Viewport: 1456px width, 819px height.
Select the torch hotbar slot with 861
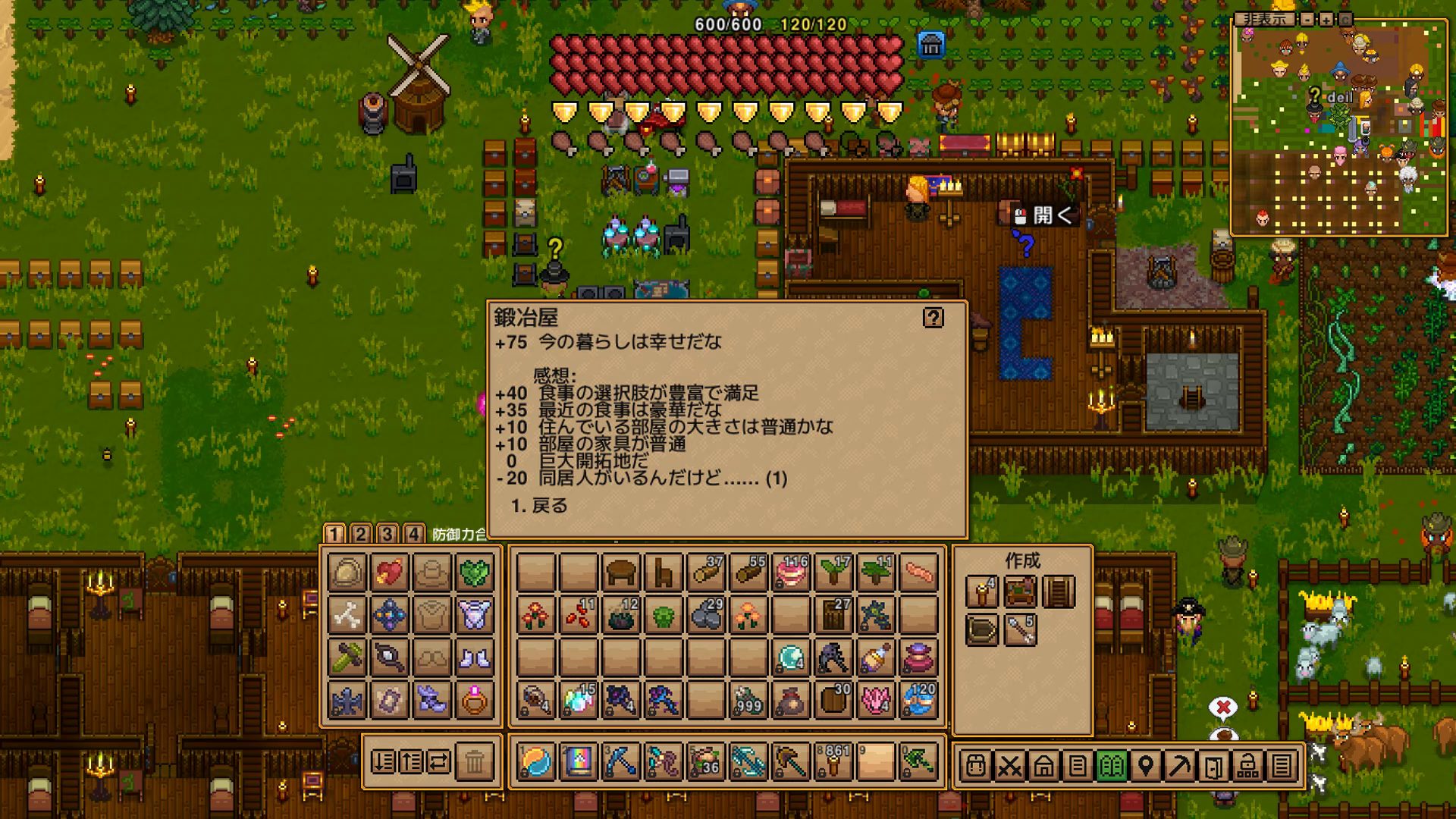(x=833, y=761)
